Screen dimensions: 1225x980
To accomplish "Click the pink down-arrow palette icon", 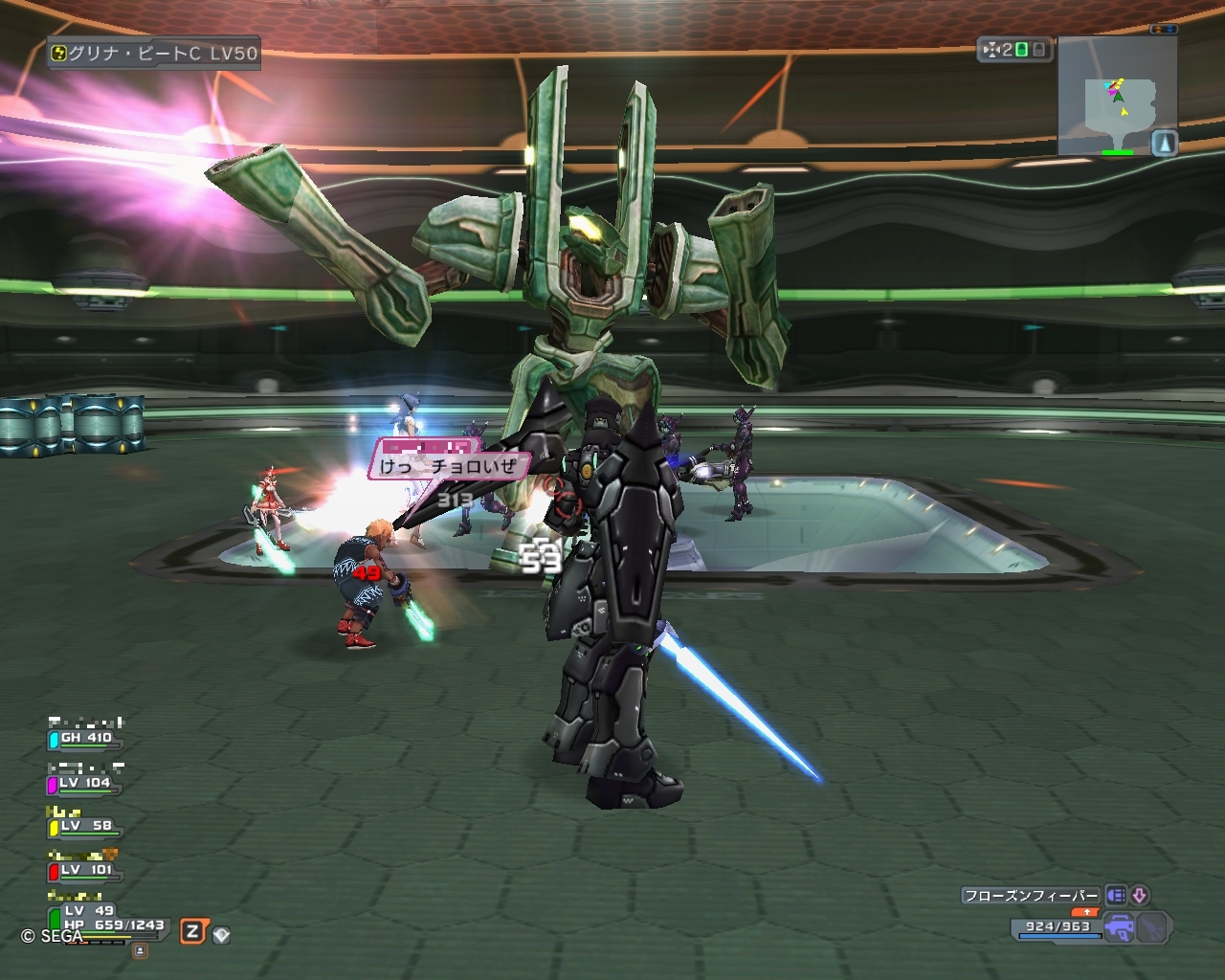I will tap(1139, 896).
